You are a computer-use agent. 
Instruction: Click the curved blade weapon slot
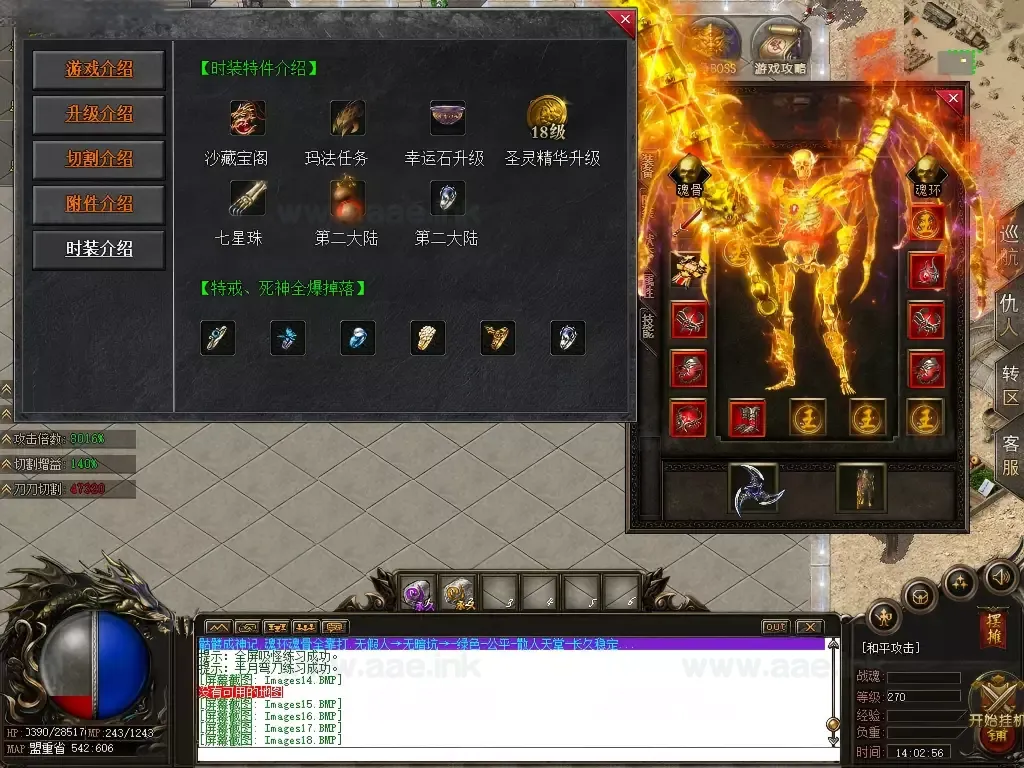point(753,490)
